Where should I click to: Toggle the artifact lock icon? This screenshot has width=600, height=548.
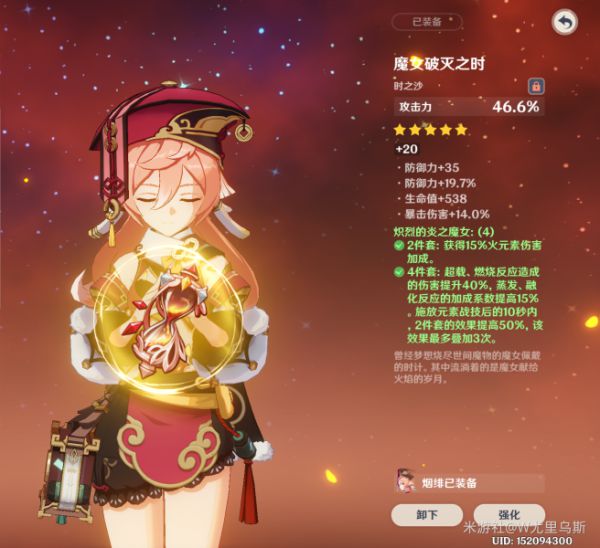click(x=535, y=86)
